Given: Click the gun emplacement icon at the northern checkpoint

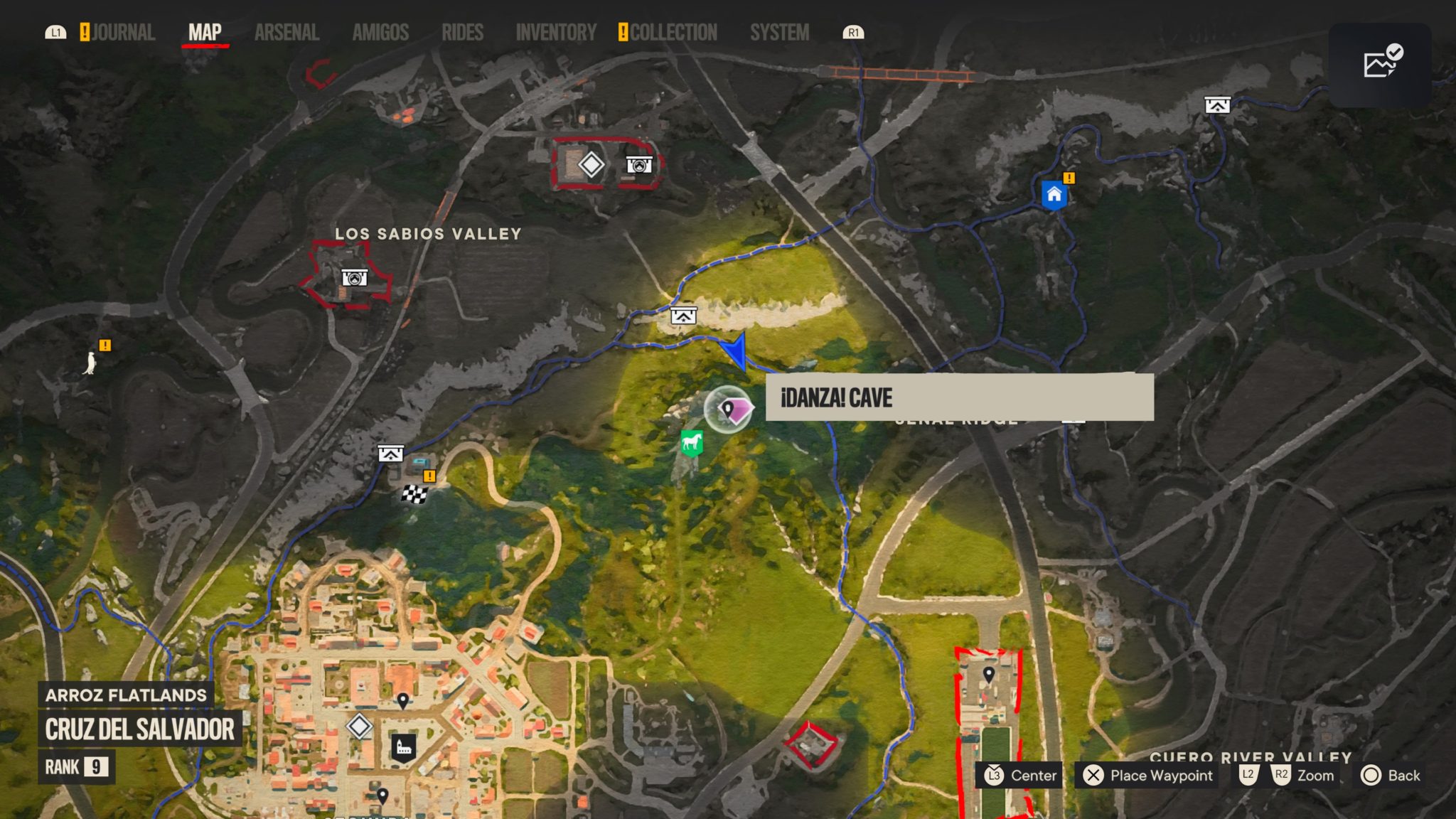Looking at the screenshot, I should tap(639, 164).
